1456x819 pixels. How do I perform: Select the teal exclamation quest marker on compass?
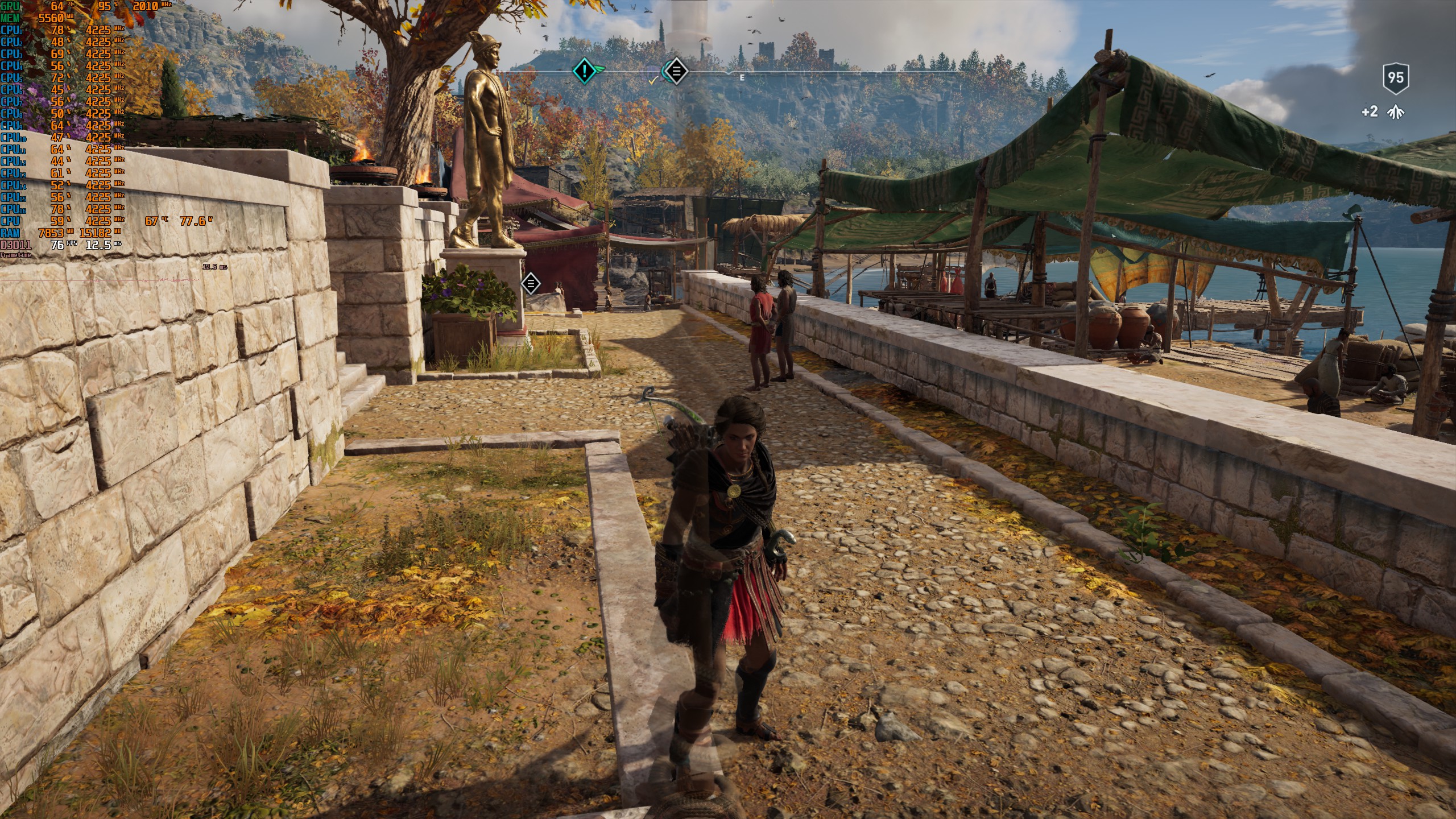[x=584, y=71]
